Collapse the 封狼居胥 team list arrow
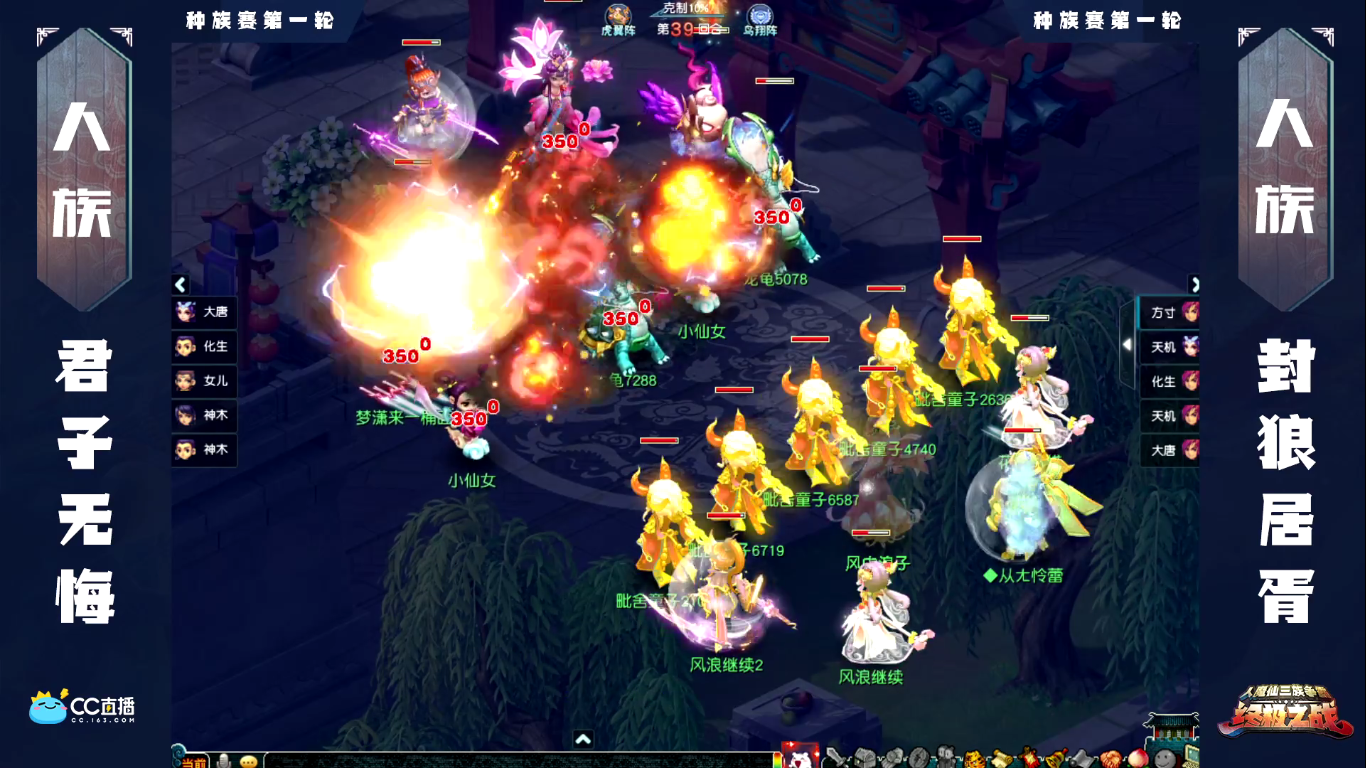 tap(1194, 284)
